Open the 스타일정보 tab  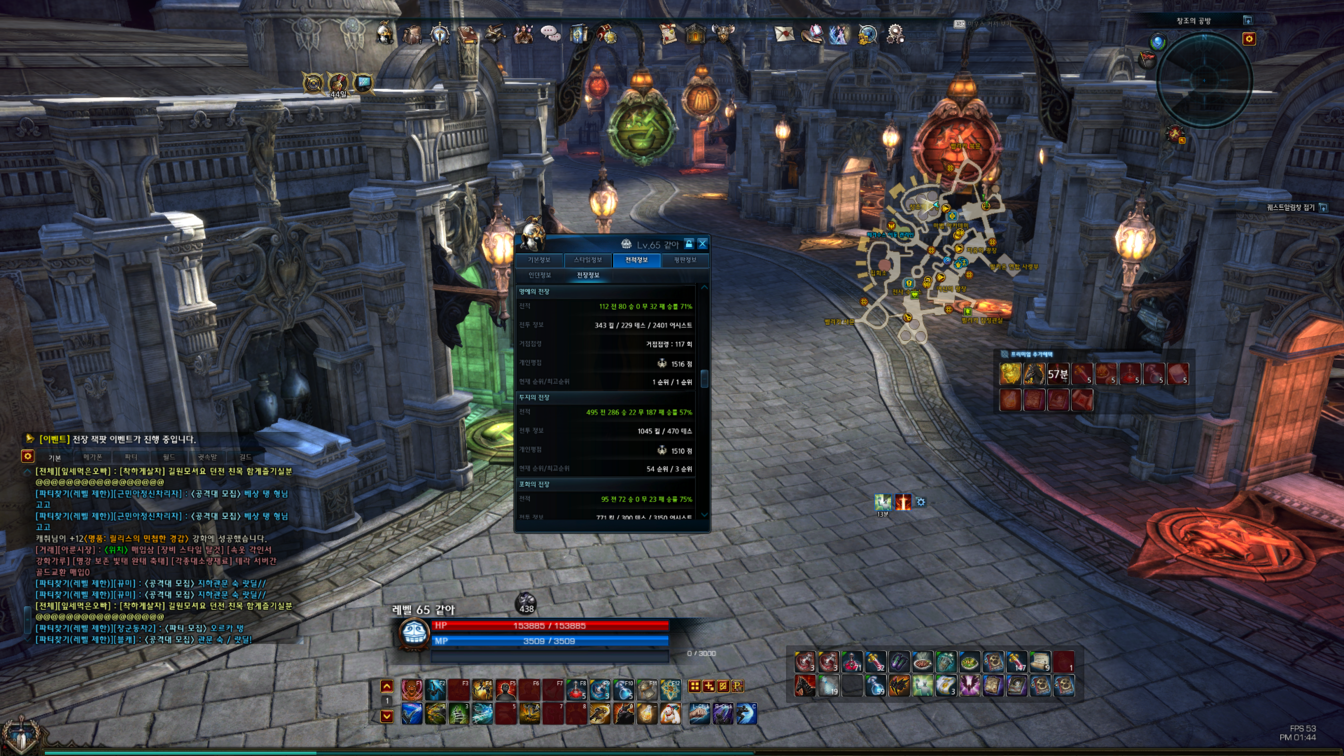point(588,260)
